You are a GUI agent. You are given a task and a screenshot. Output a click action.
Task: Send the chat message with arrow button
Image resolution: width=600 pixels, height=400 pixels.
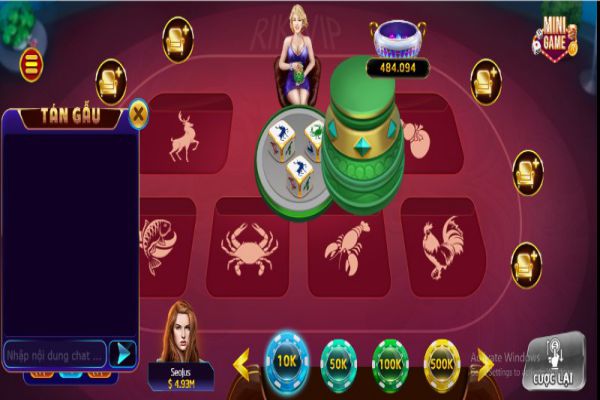coord(123,353)
